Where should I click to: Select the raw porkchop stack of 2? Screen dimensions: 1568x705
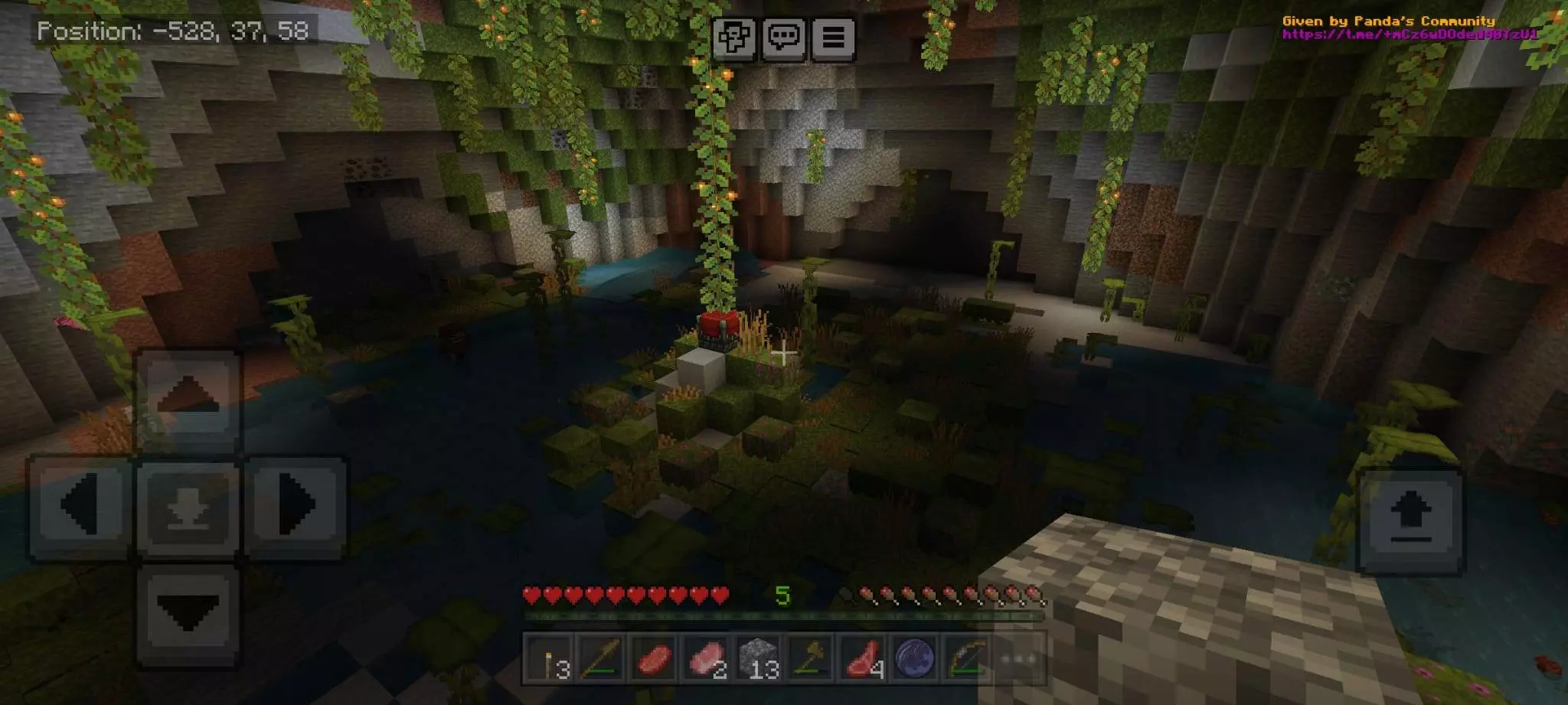point(706,658)
